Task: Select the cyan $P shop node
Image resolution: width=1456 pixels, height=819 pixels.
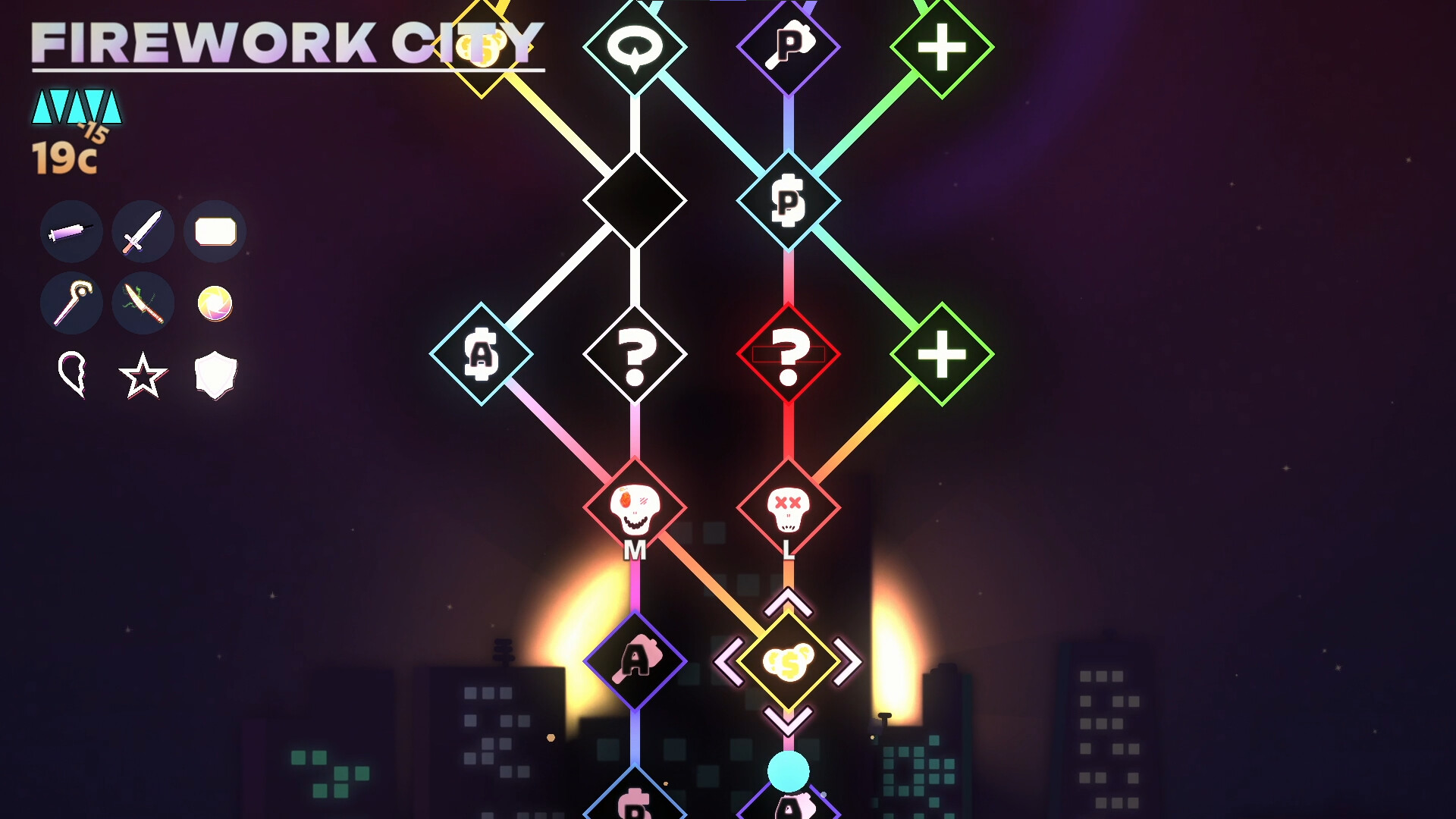Action: point(789,201)
